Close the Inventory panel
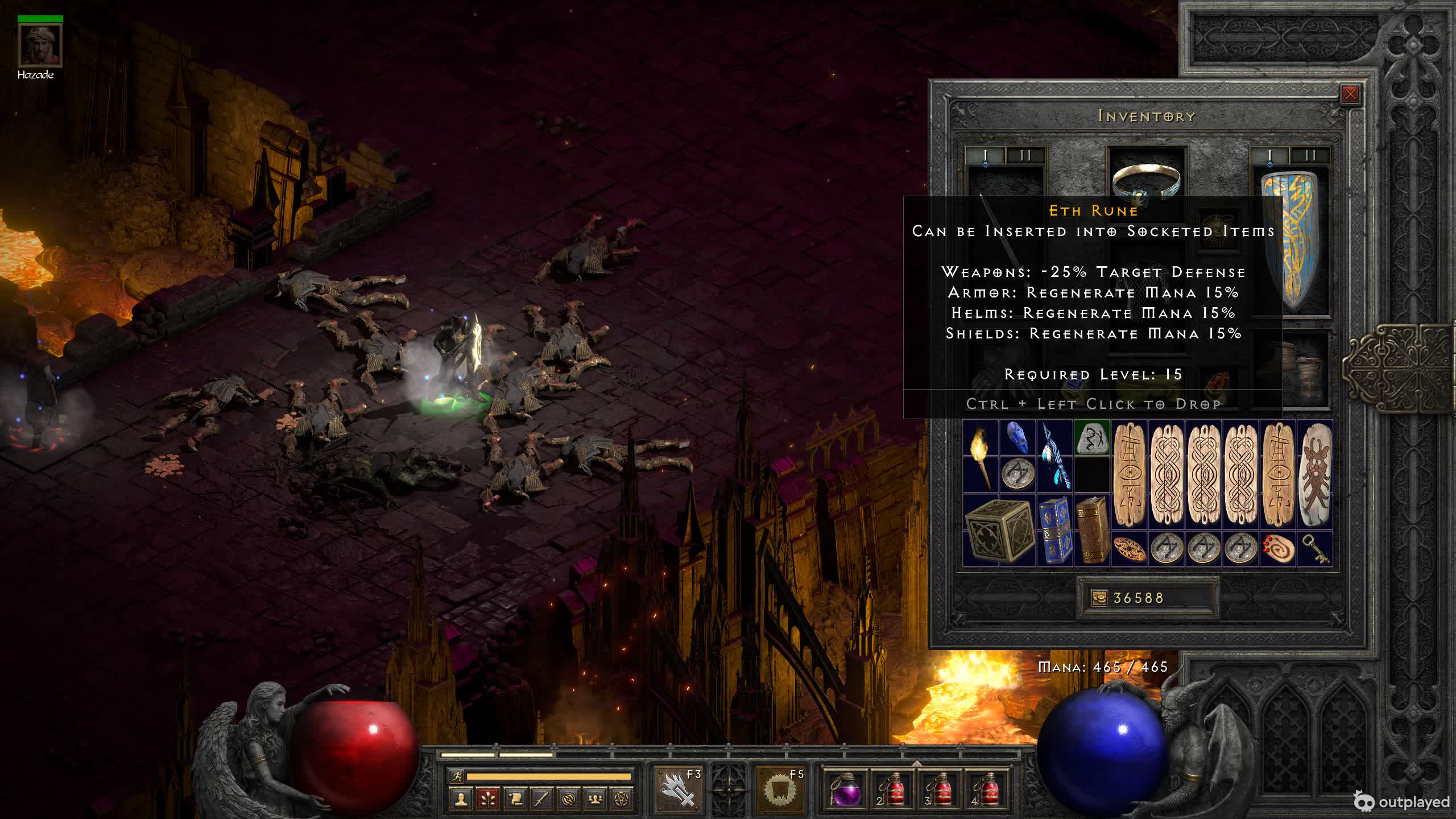This screenshot has height=819, width=1456. 1350,94
